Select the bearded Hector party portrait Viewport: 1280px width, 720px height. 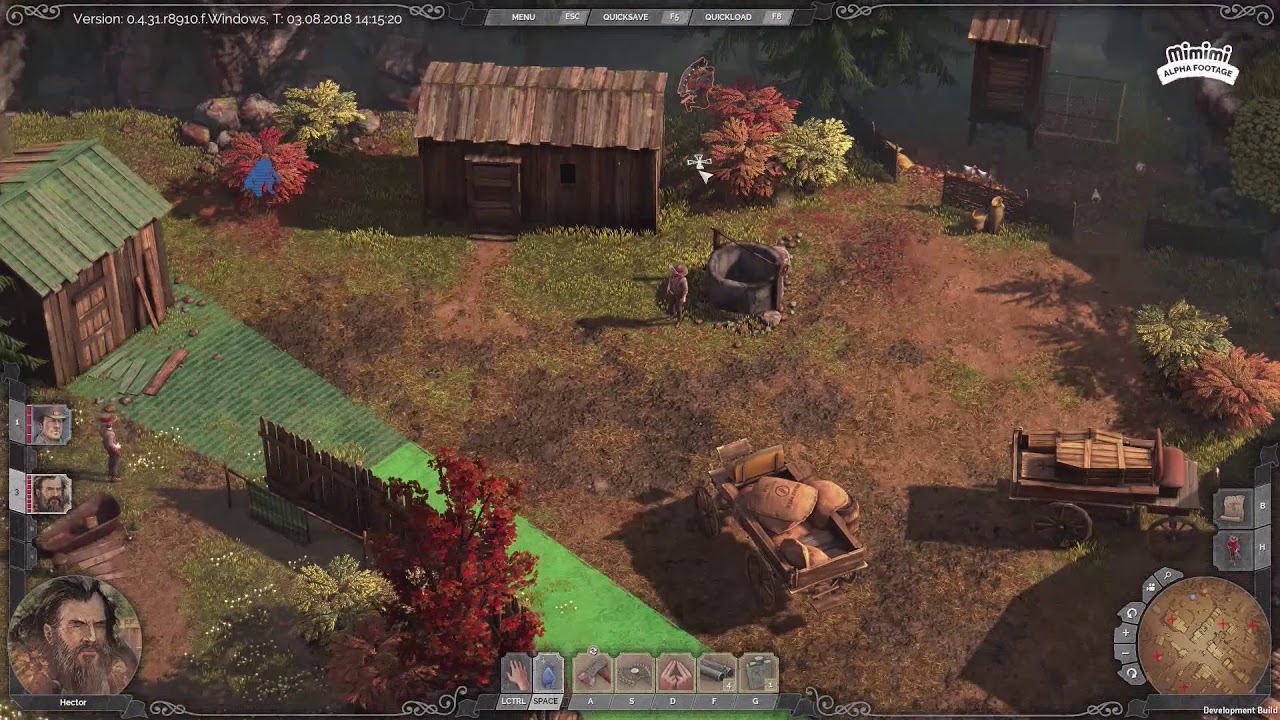pyautogui.click(x=50, y=493)
